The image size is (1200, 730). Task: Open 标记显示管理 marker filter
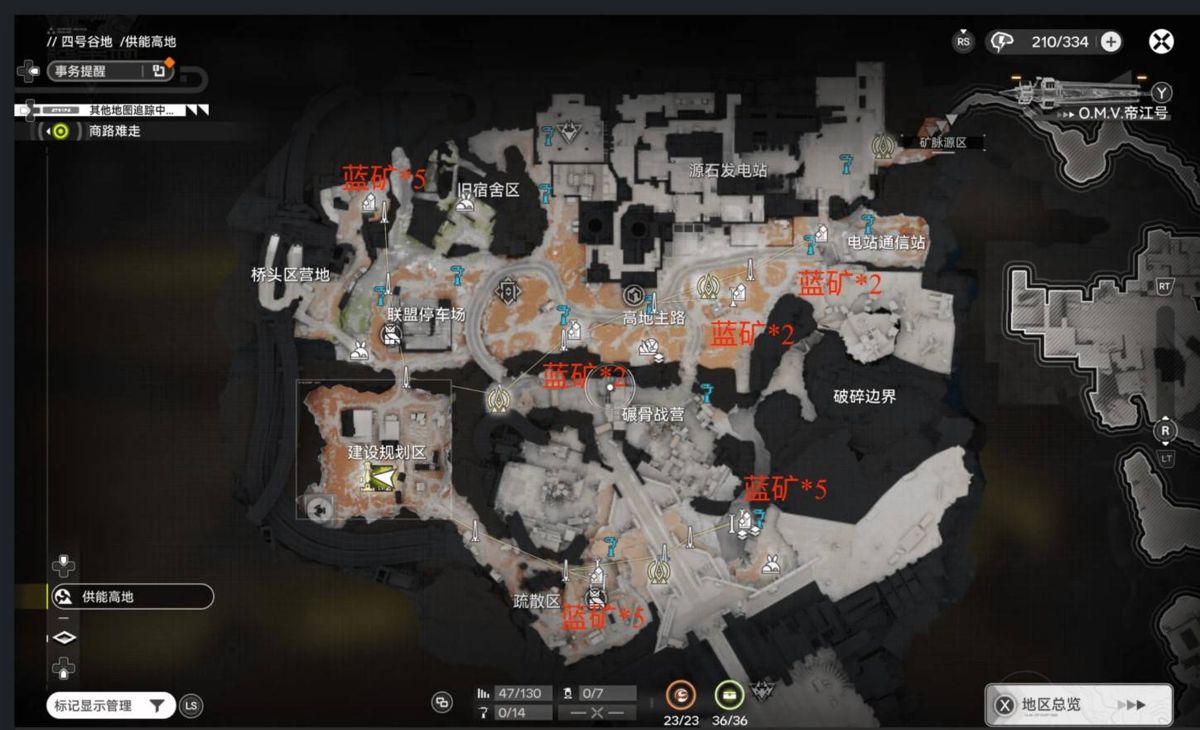110,706
